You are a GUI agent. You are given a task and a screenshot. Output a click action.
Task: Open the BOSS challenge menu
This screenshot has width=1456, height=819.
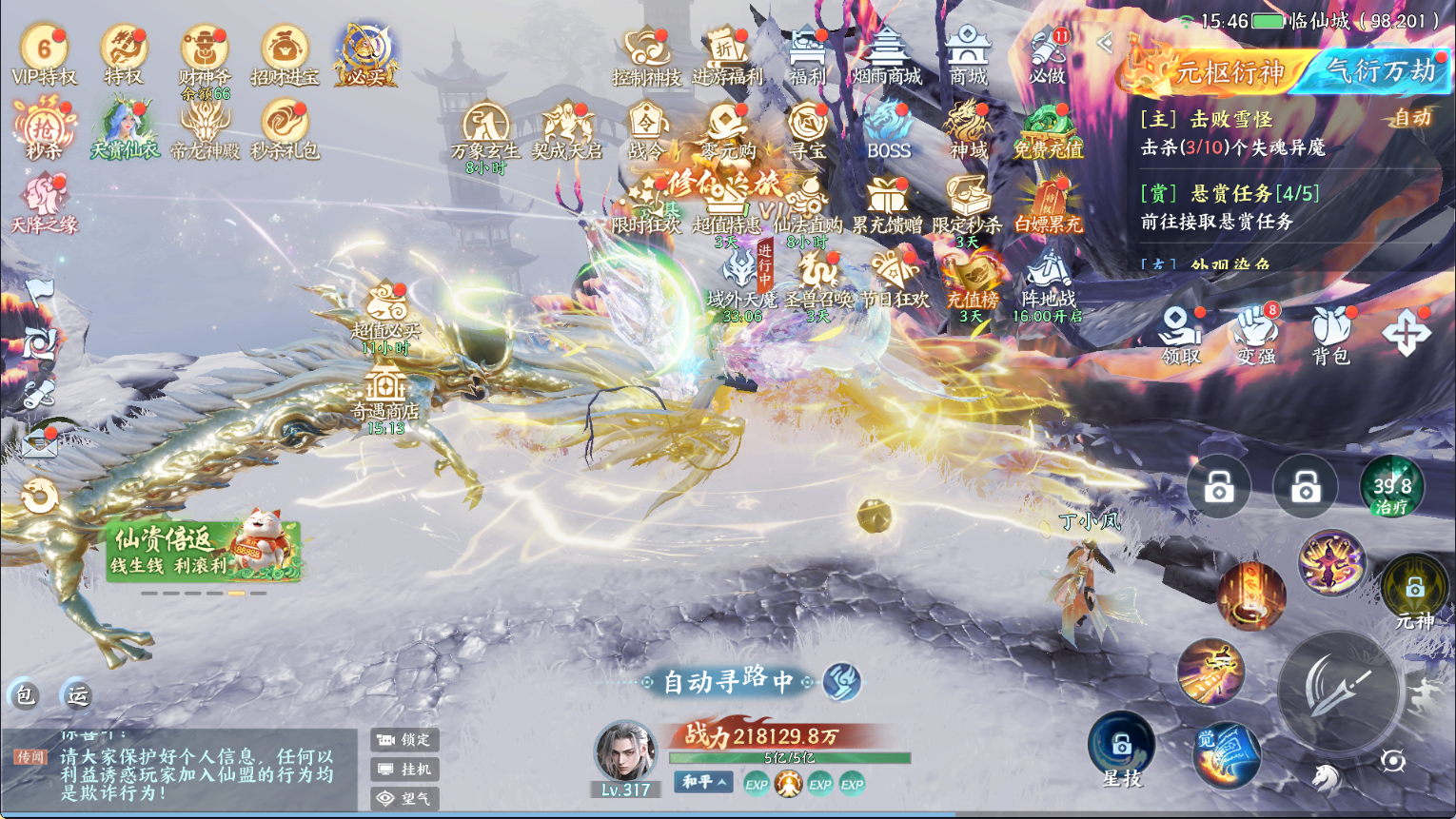click(889, 129)
